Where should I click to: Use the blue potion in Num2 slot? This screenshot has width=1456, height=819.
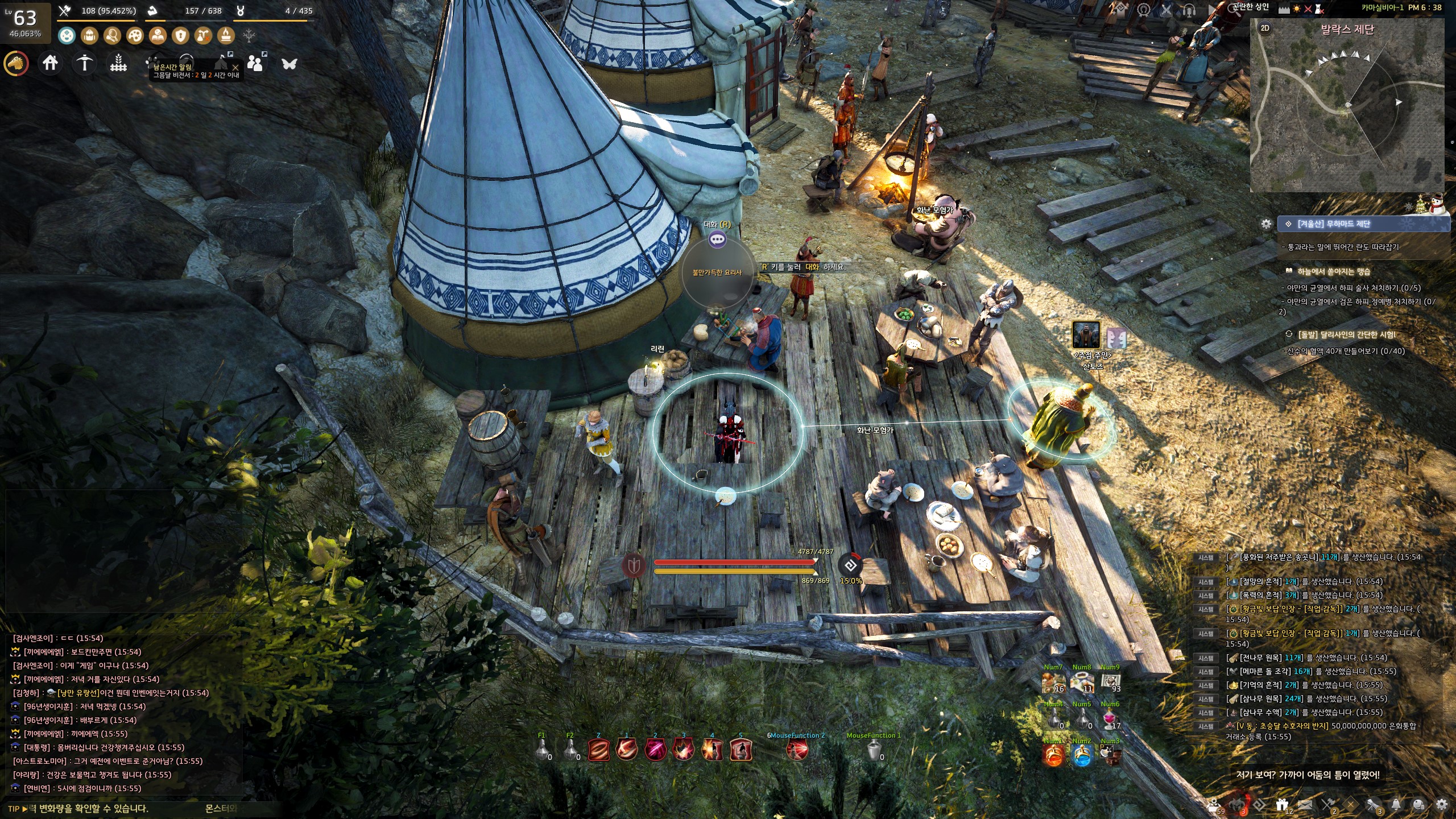click(1082, 755)
